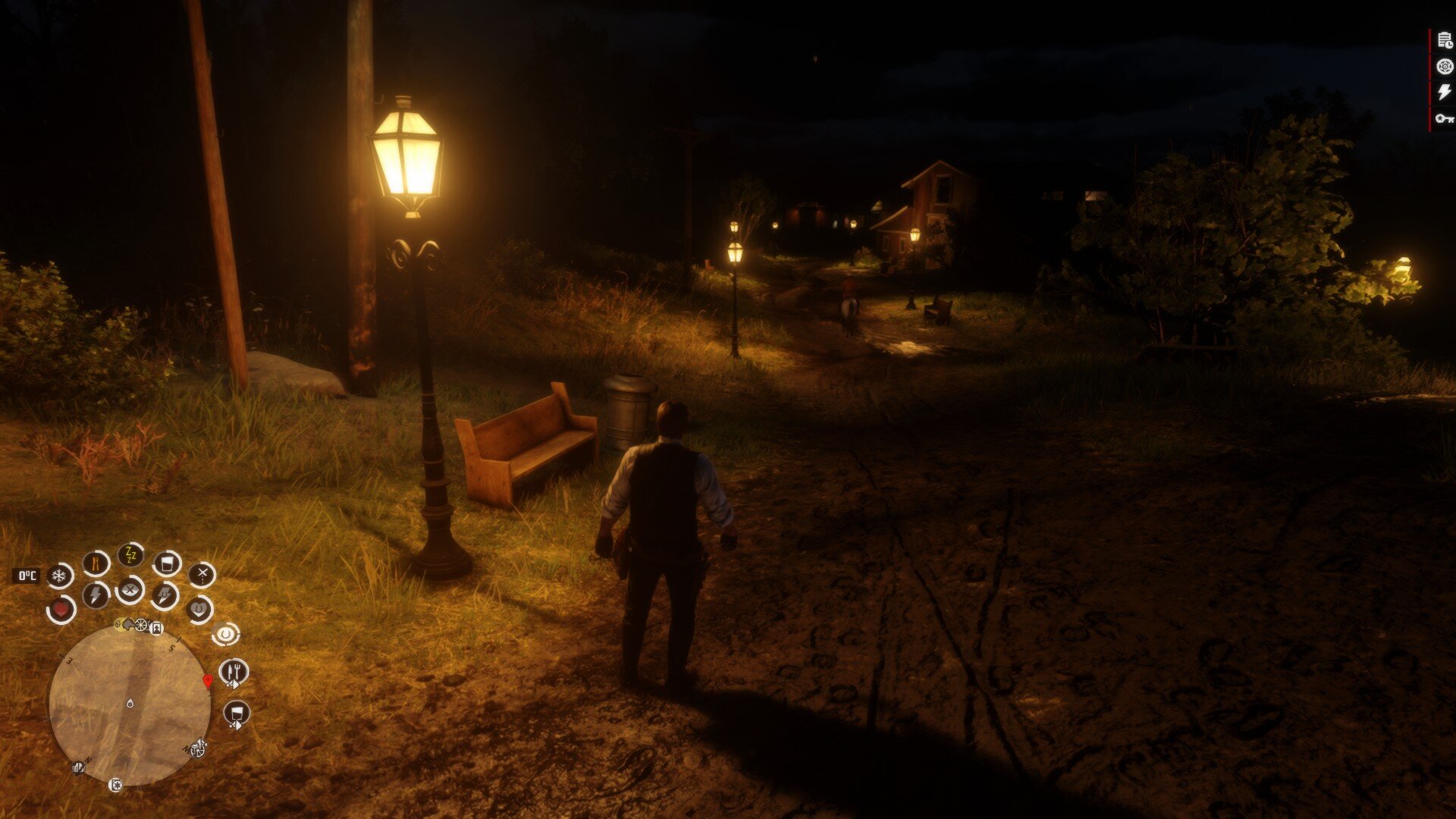Open the radar minimap
Viewport: 1456px width, 819px height.
pyautogui.click(x=130, y=704)
